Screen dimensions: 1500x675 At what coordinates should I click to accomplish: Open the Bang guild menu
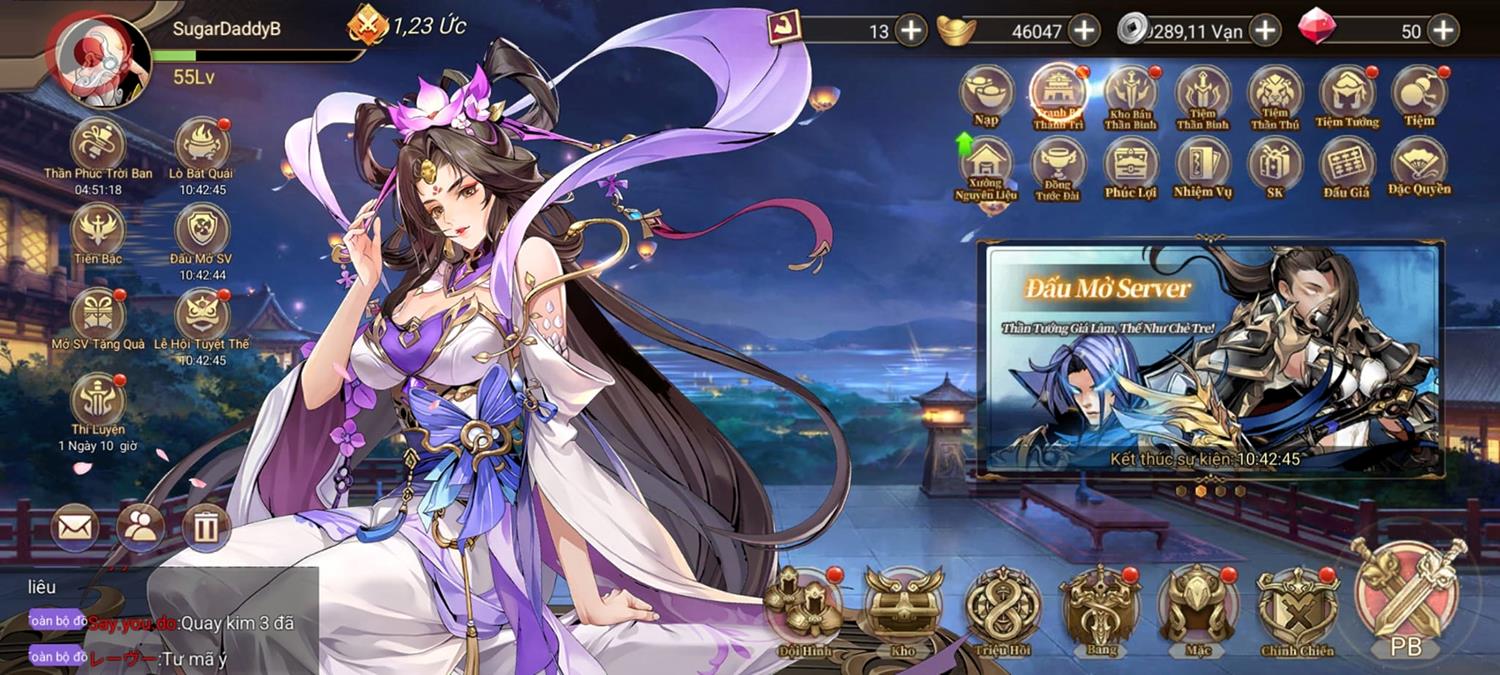(x=1100, y=605)
